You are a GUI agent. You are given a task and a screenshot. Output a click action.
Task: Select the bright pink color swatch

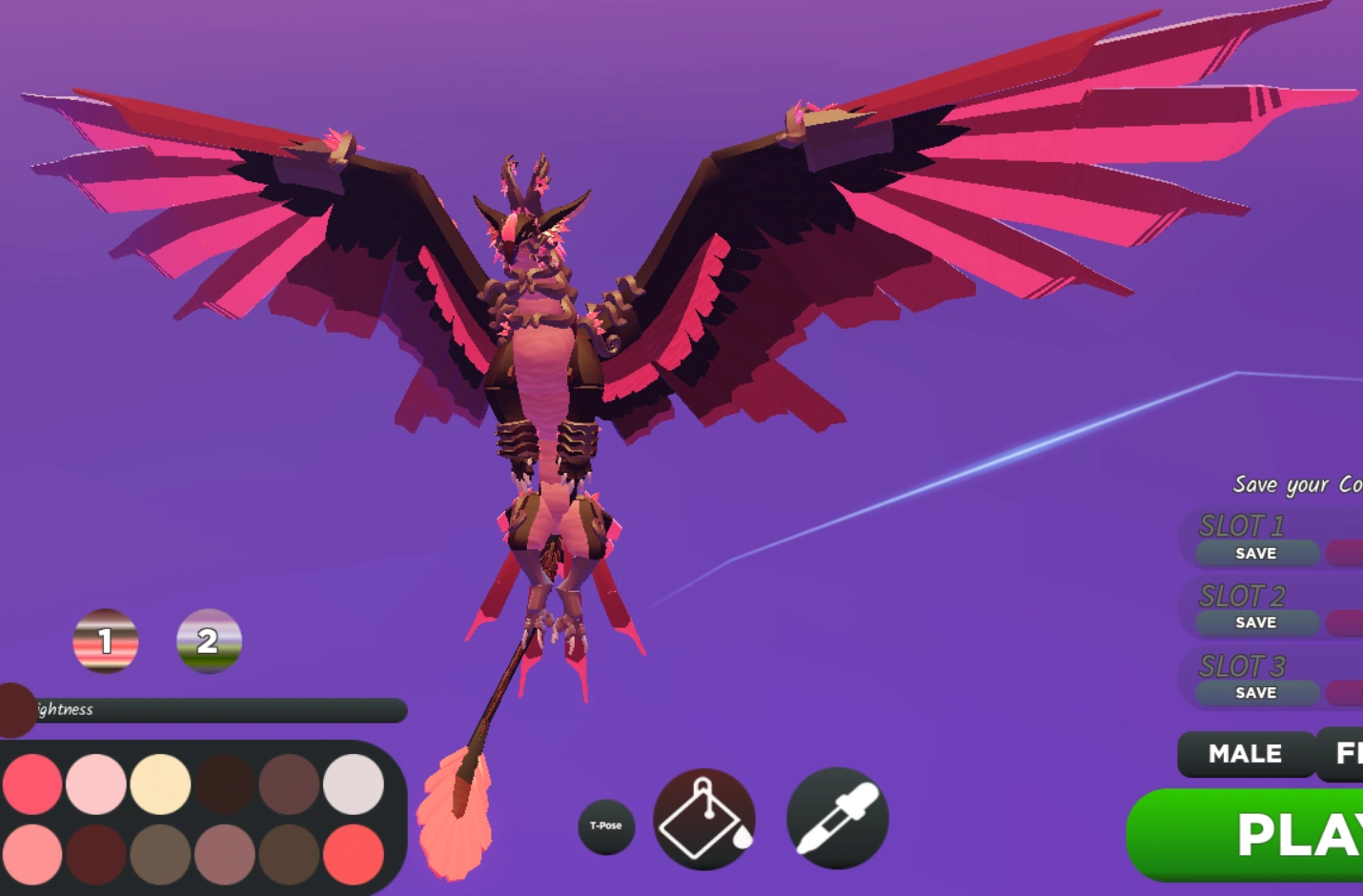33,784
